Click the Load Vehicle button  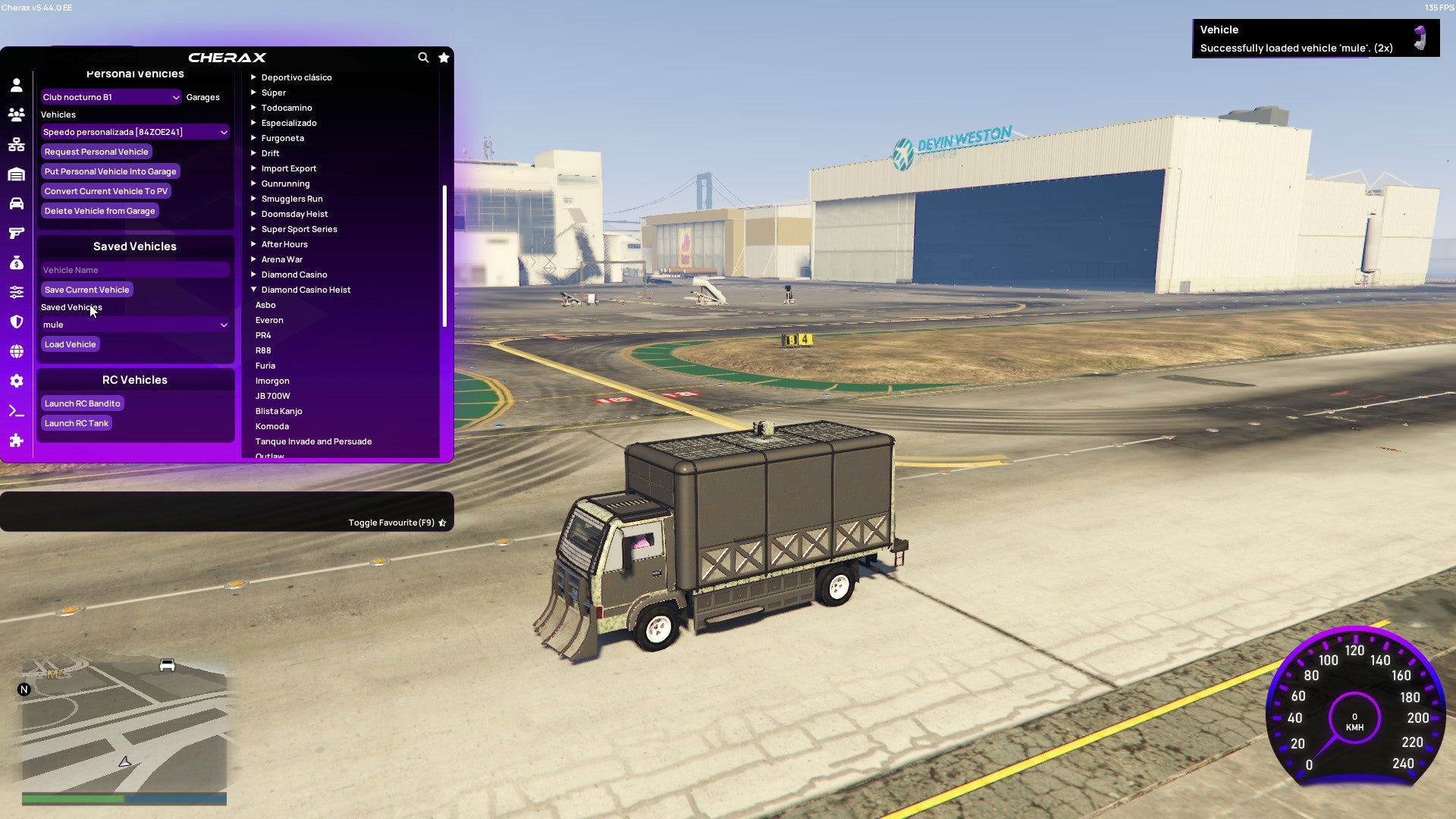pyautogui.click(x=70, y=344)
